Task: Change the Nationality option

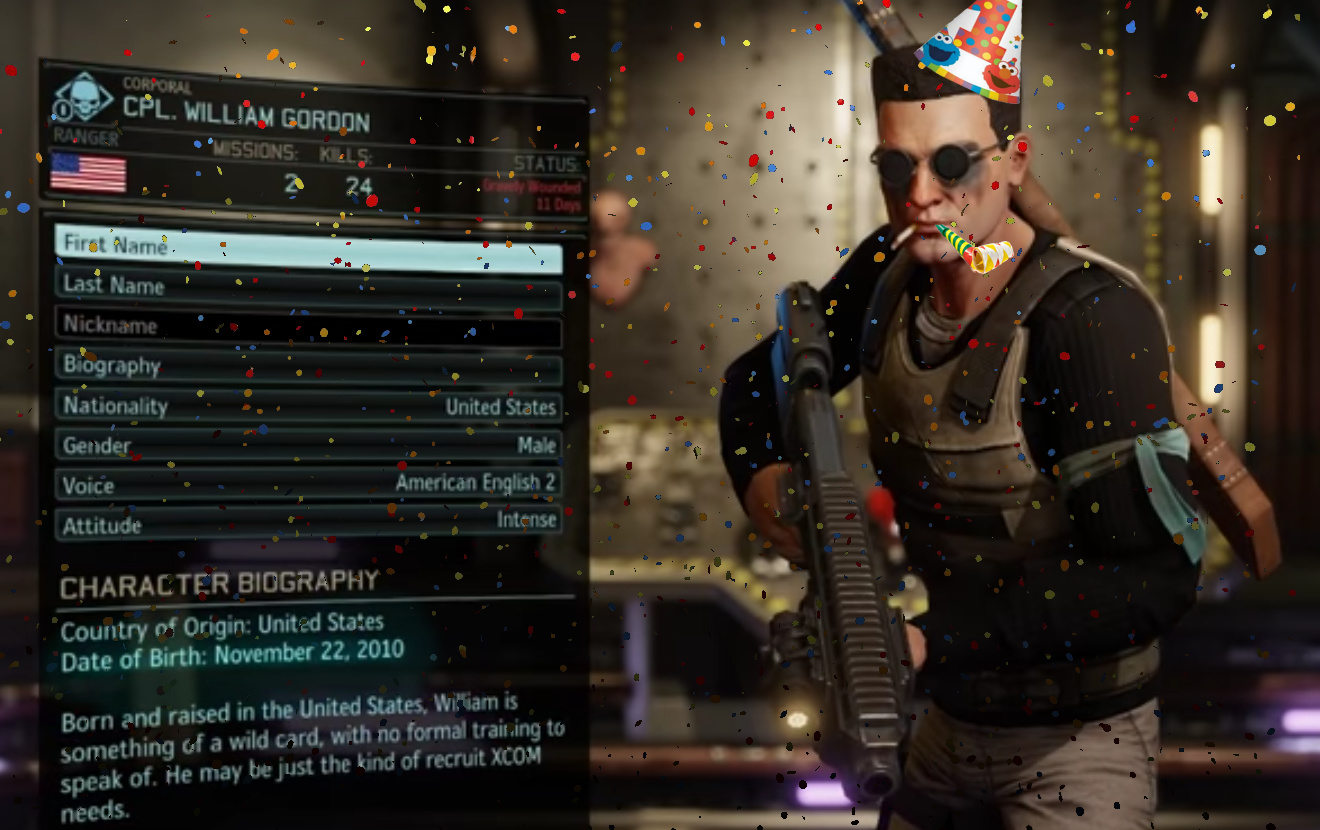Action: tap(308, 407)
